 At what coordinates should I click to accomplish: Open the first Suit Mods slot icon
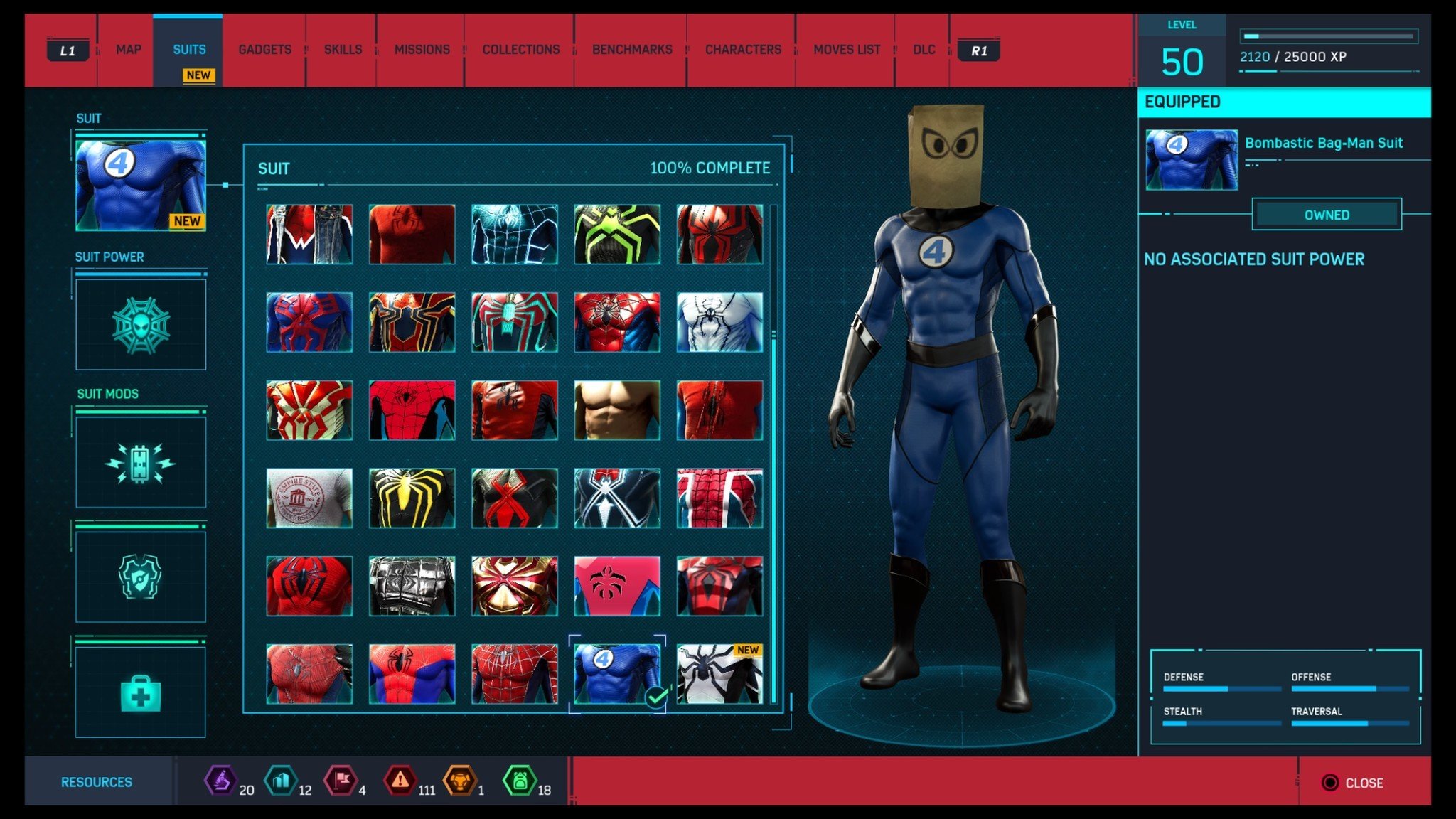(140, 463)
